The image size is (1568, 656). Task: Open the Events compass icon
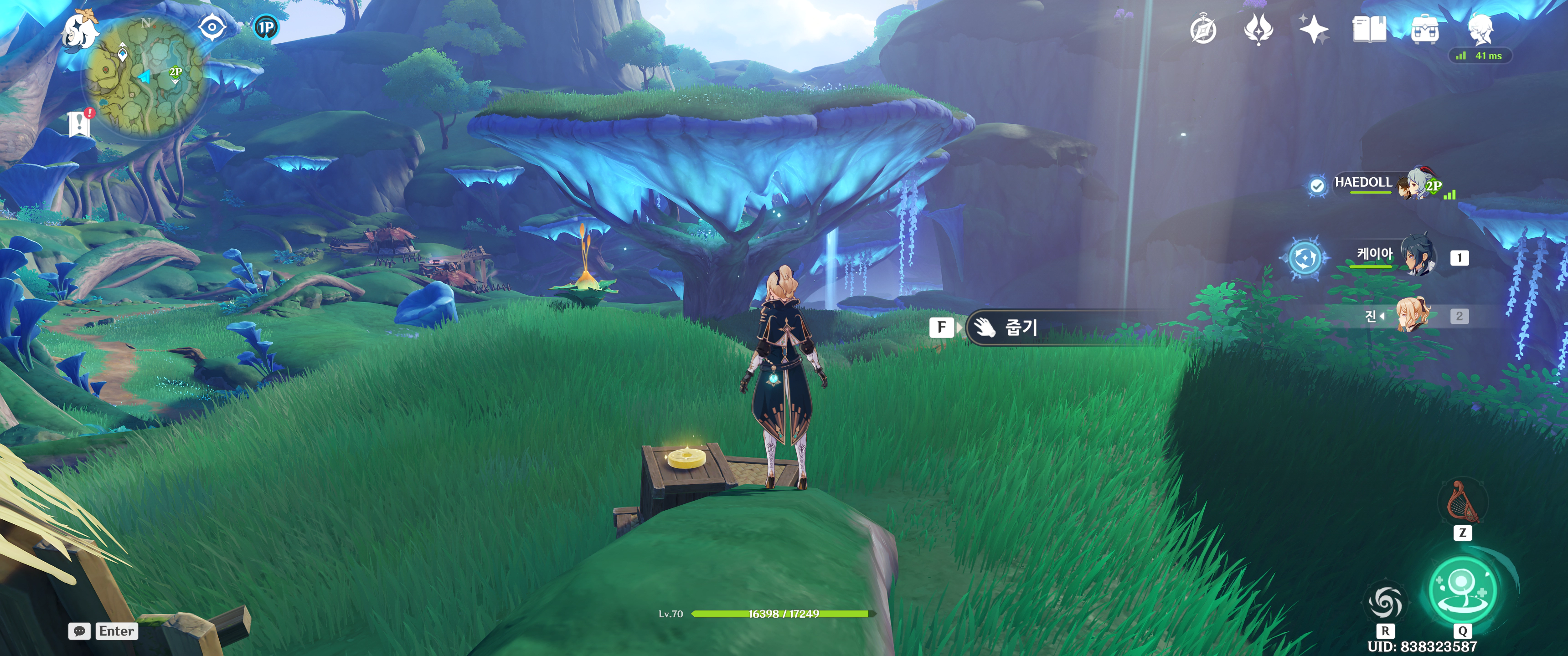click(1203, 30)
